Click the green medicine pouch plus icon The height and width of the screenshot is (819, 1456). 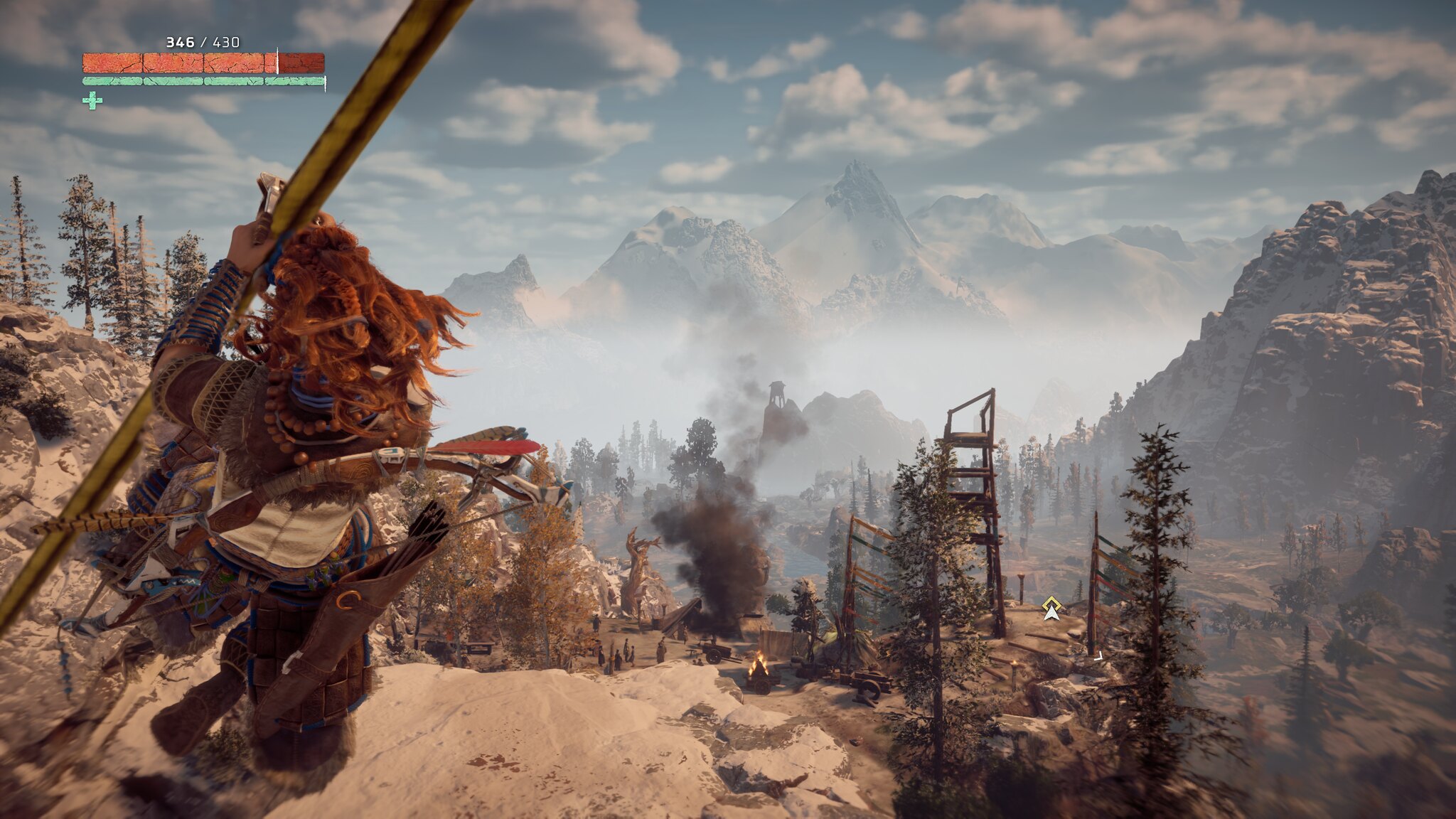coord(92,101)
